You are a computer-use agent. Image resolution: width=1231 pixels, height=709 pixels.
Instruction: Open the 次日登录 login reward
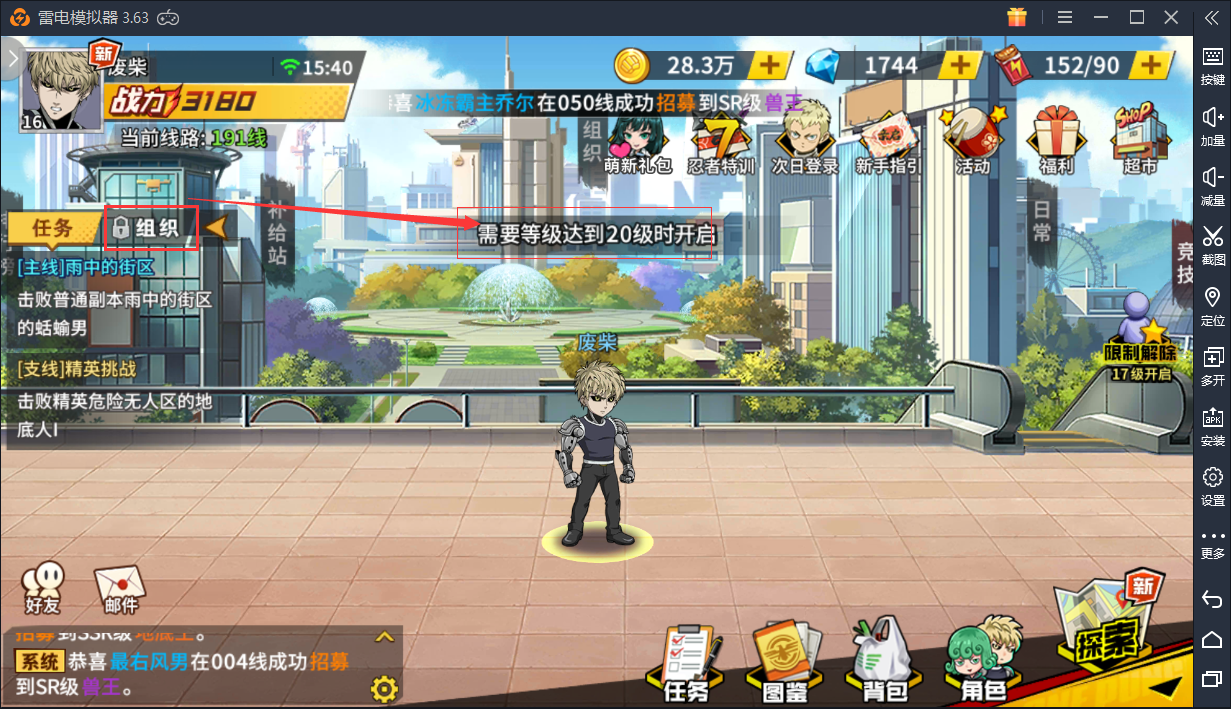pyautogui.click(x=804, y=143)
